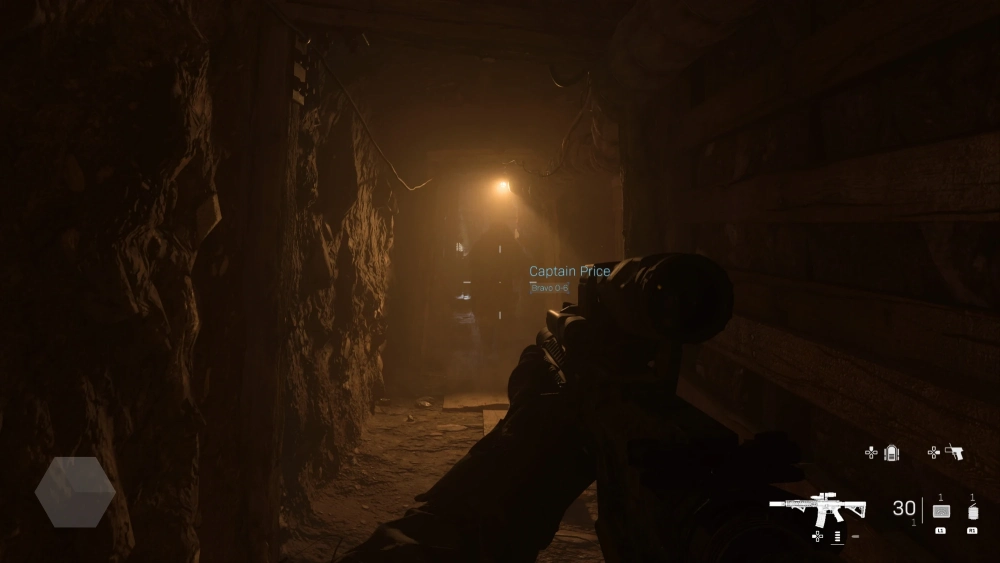Click the backpack icon in the HUD
The image size is (1000, 563).
[892, 453]
